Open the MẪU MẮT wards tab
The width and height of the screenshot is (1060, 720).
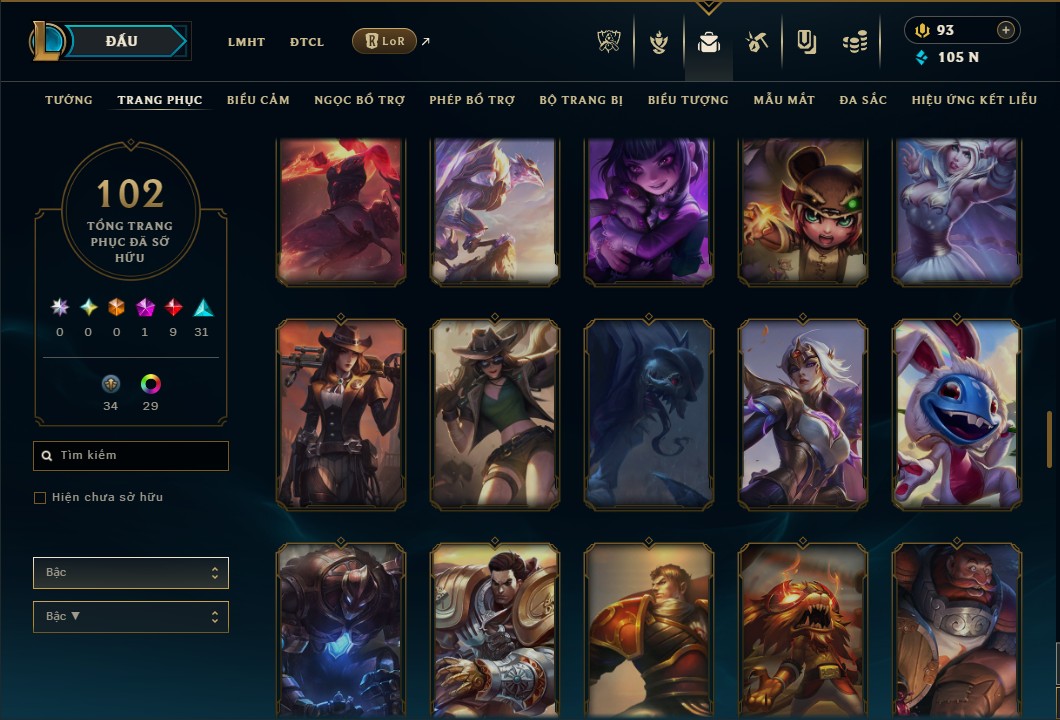tap(784, 100)
